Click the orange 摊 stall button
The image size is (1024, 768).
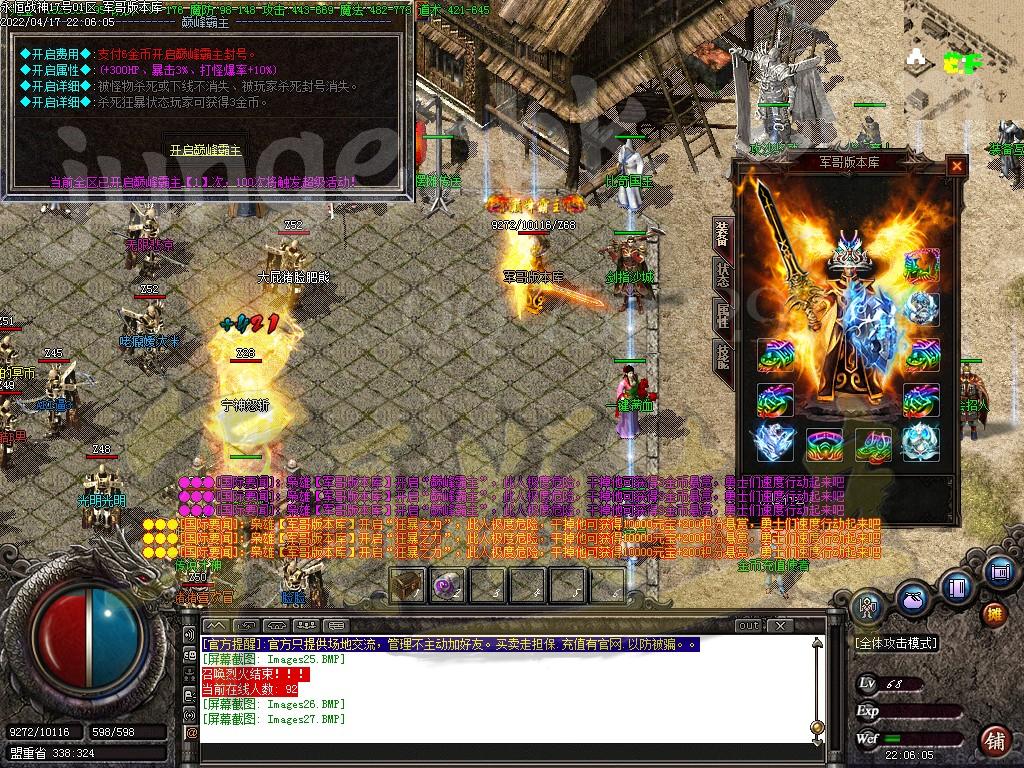click(994, 613)
